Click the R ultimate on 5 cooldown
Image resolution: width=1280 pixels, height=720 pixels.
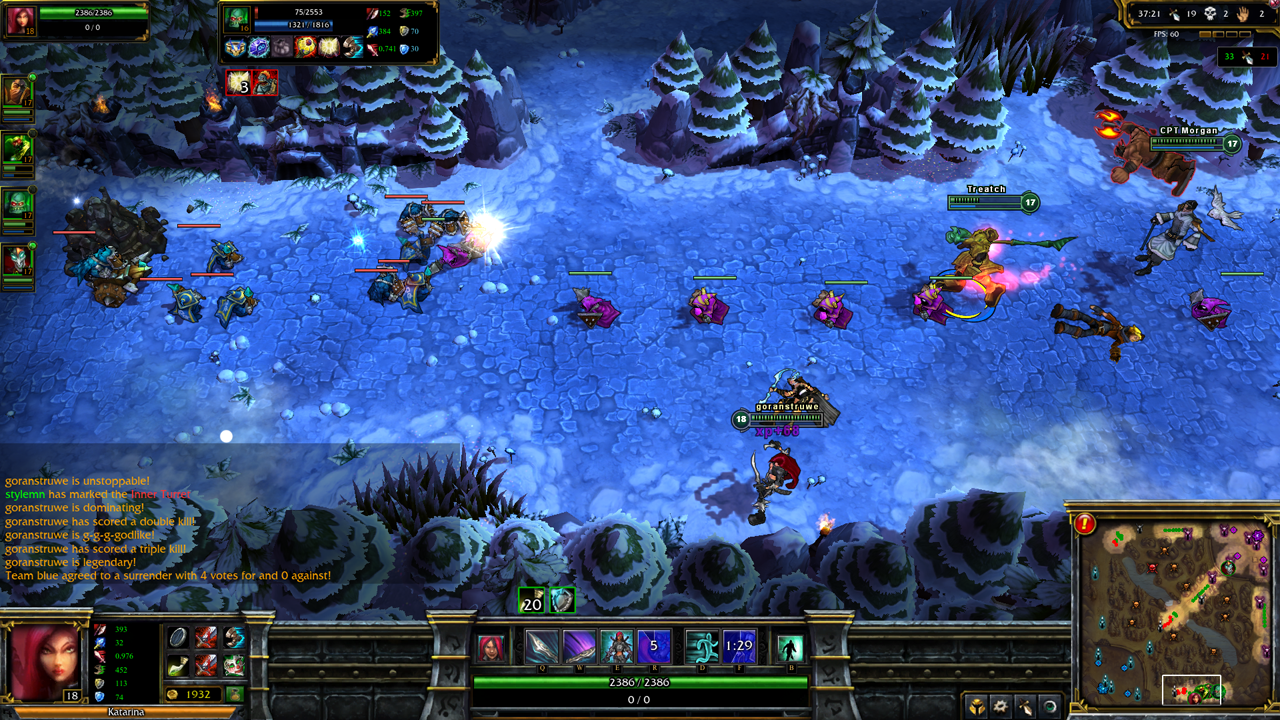654,647
